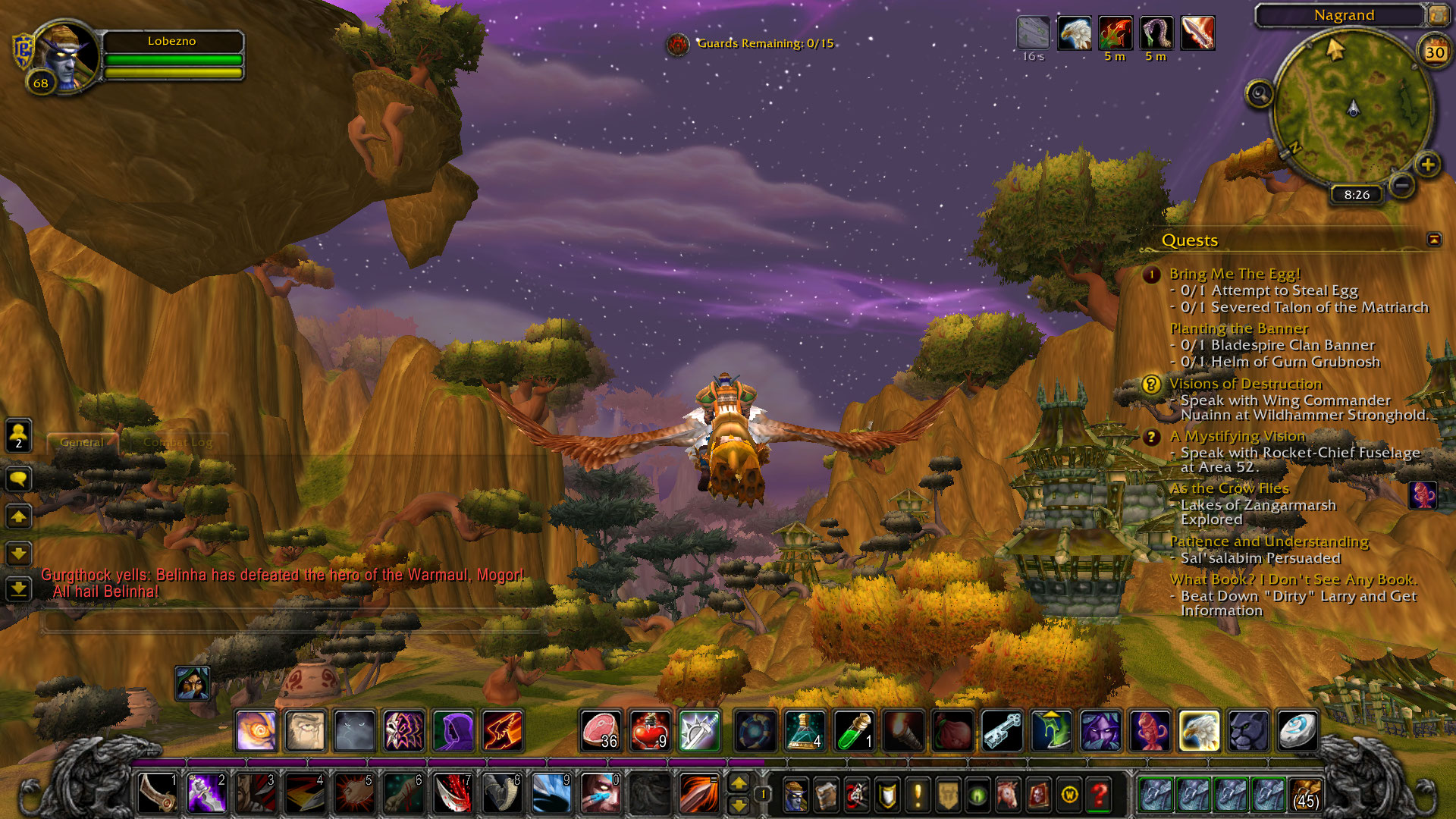
Task: Open the red question mark help button
Action: click(x=1099, y=795)
